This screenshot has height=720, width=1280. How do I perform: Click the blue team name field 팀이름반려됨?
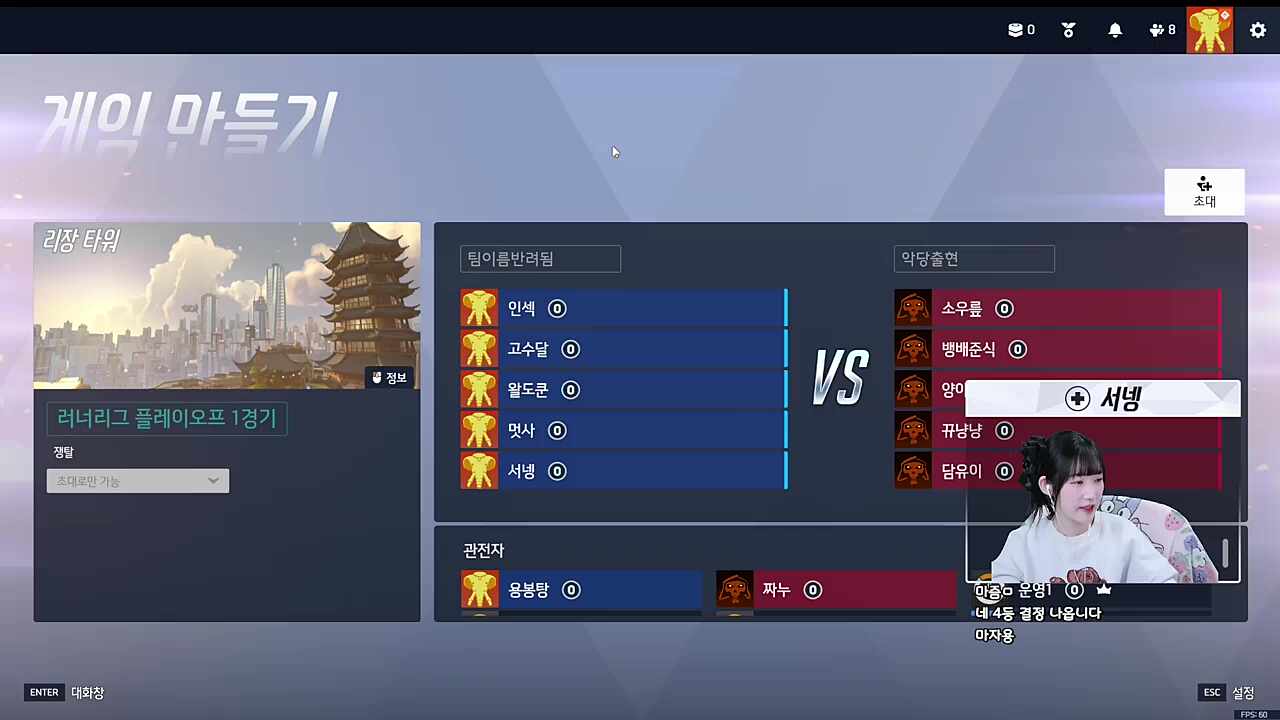[x=539, y=258]
